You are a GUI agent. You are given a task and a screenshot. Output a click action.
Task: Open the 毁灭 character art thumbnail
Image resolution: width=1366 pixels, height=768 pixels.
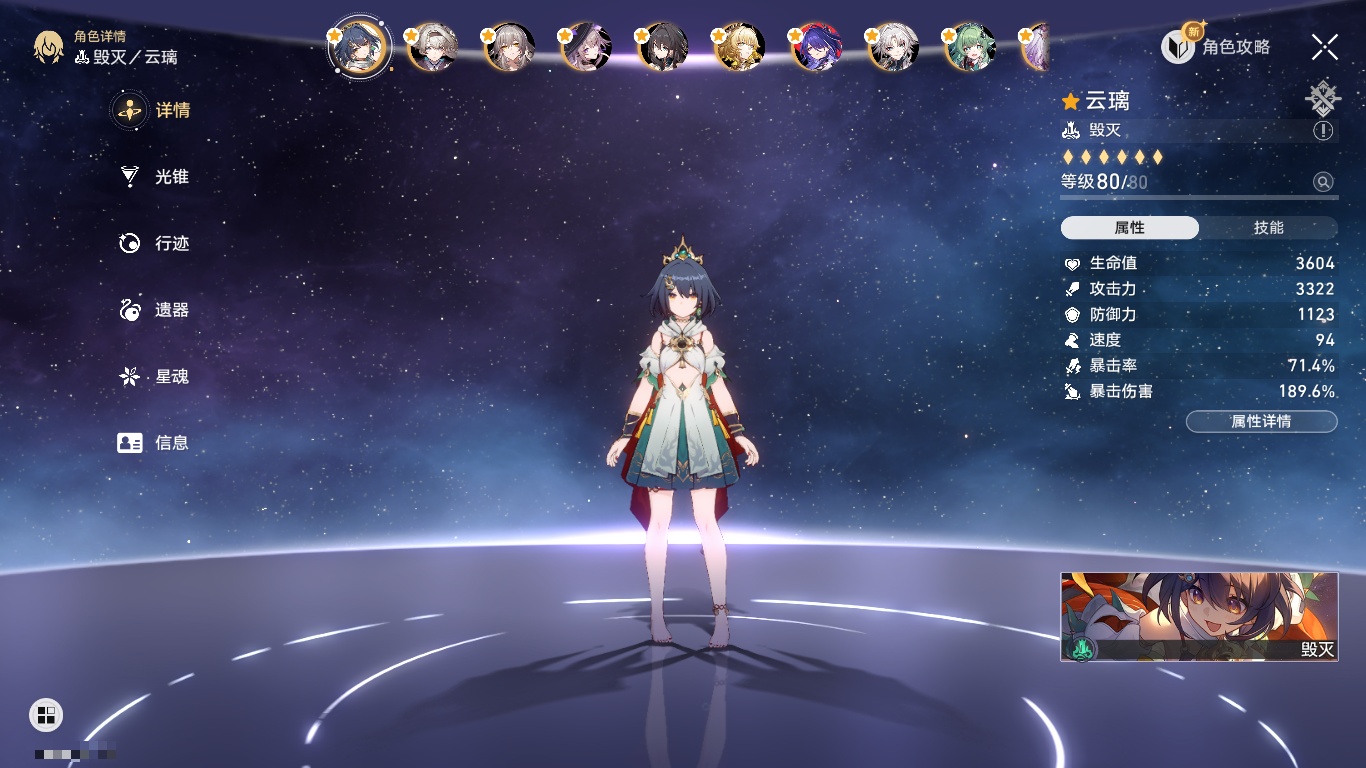tap(1199, 616)
